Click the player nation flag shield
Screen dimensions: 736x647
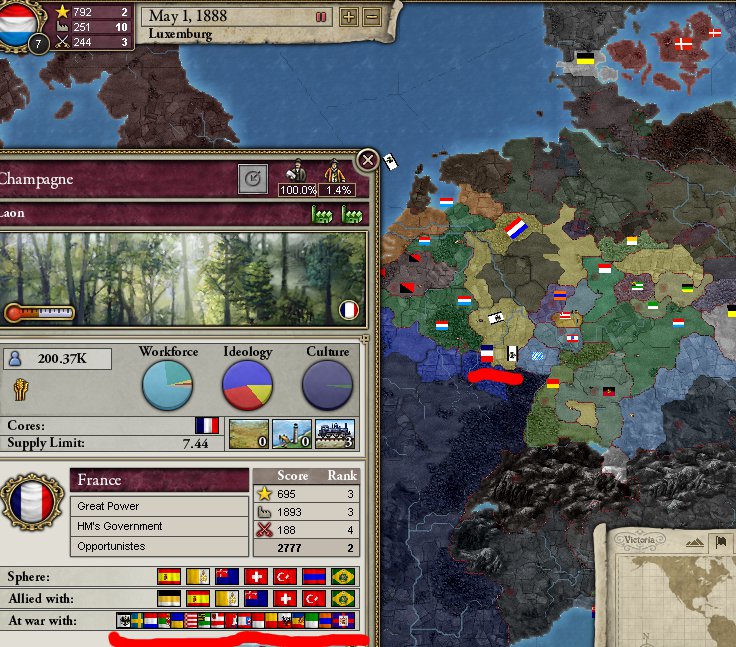point(21,25)
